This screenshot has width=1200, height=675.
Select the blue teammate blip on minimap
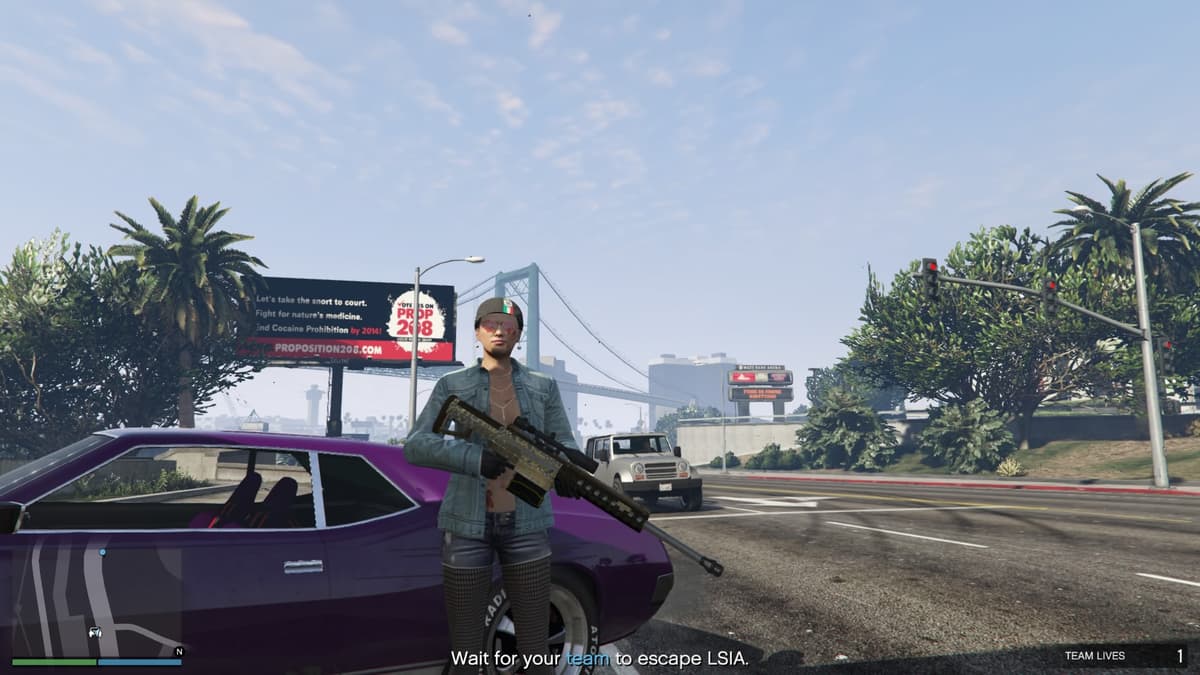click(x=102, y=552)
